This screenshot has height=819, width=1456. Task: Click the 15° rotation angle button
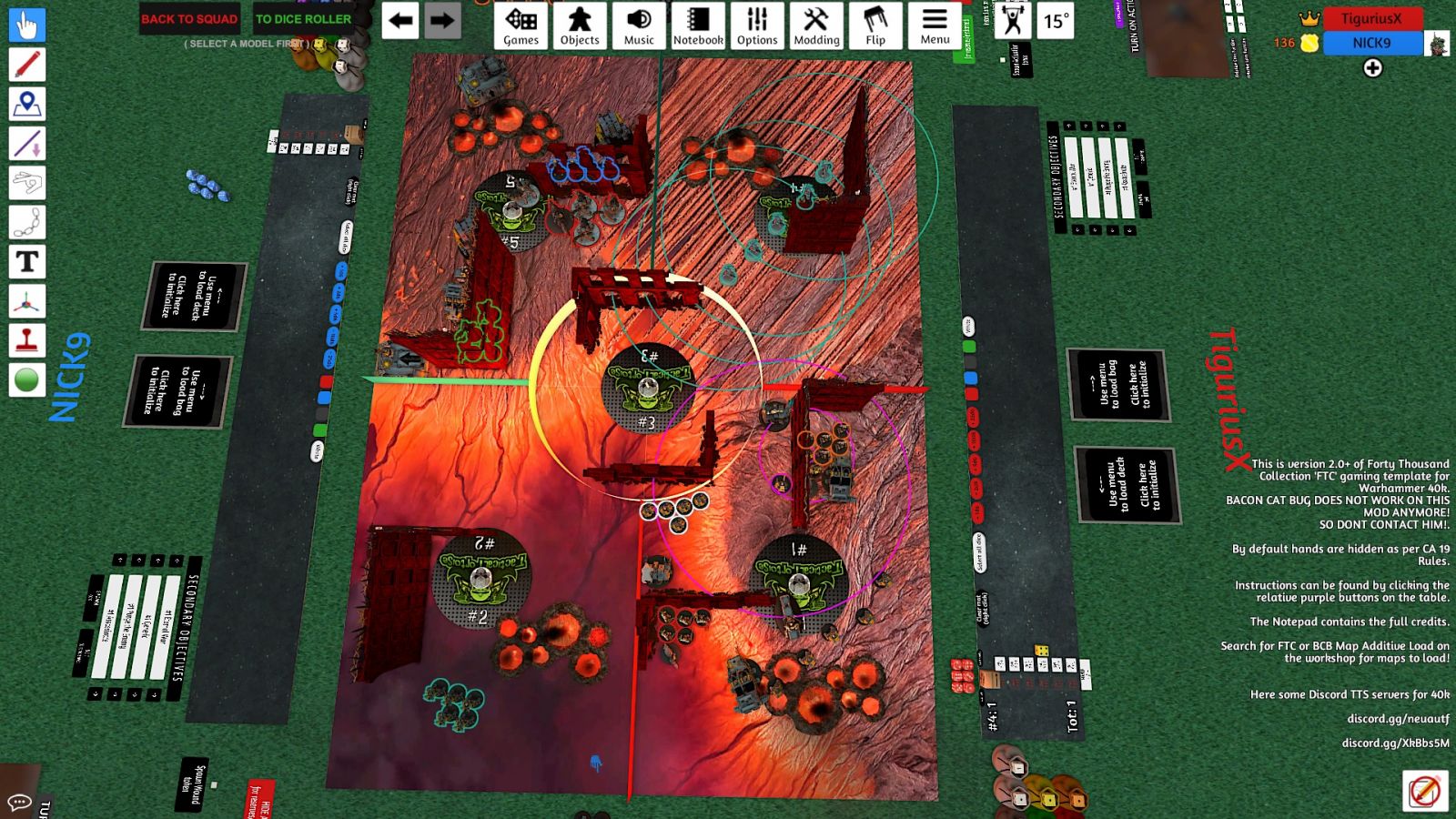(1056, 21)
